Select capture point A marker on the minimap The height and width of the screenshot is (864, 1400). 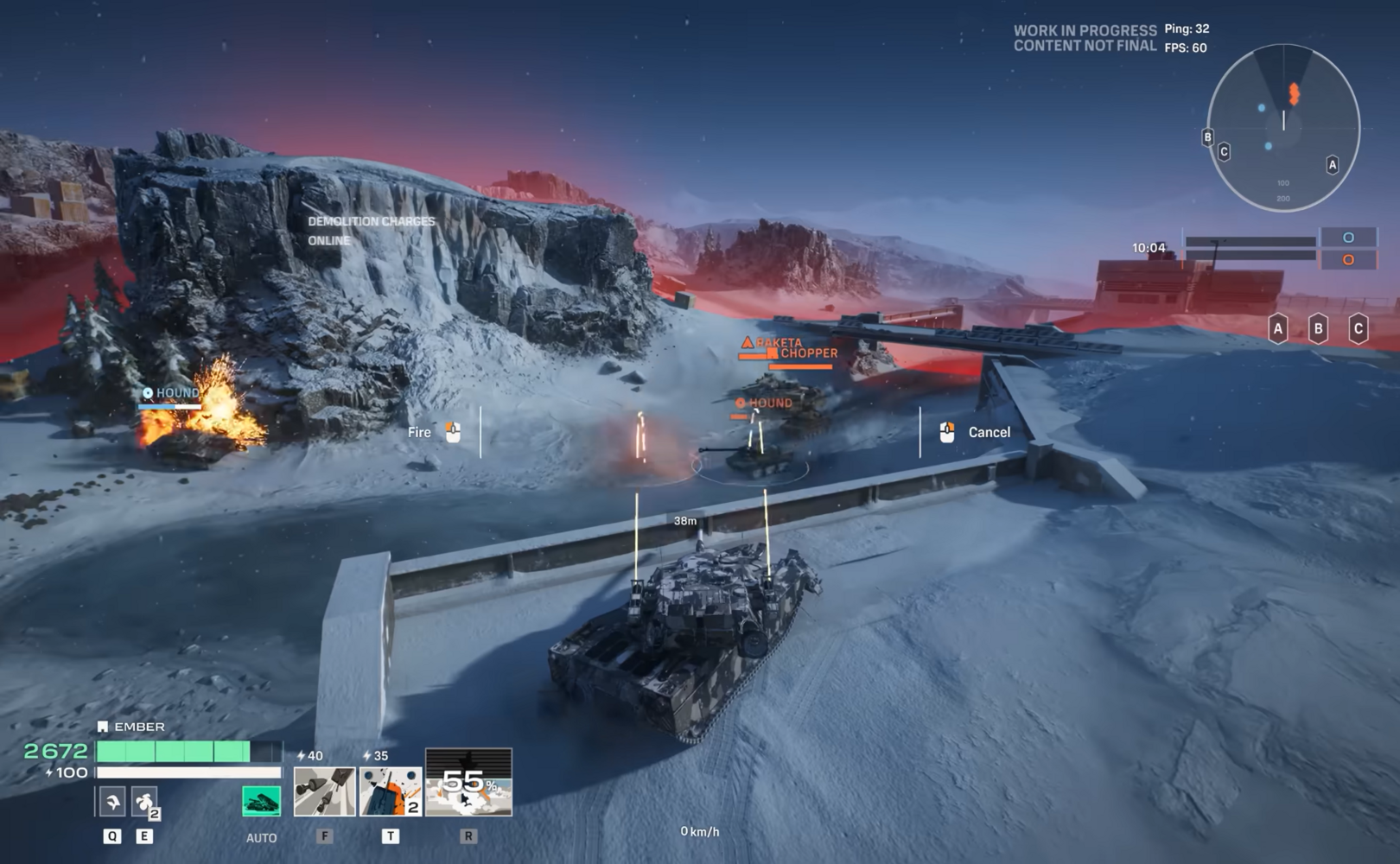pos(1332,164)
